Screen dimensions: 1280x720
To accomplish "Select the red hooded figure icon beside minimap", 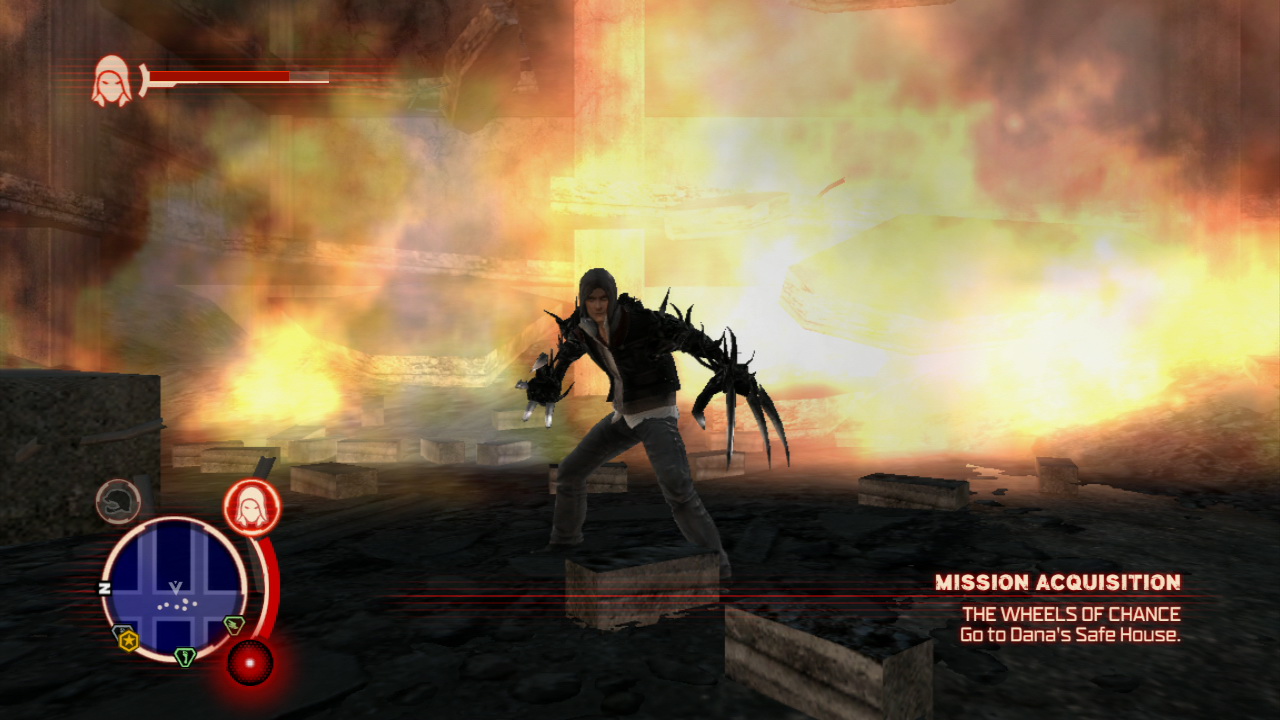I will pyautogui.click(x=251, y=507).
